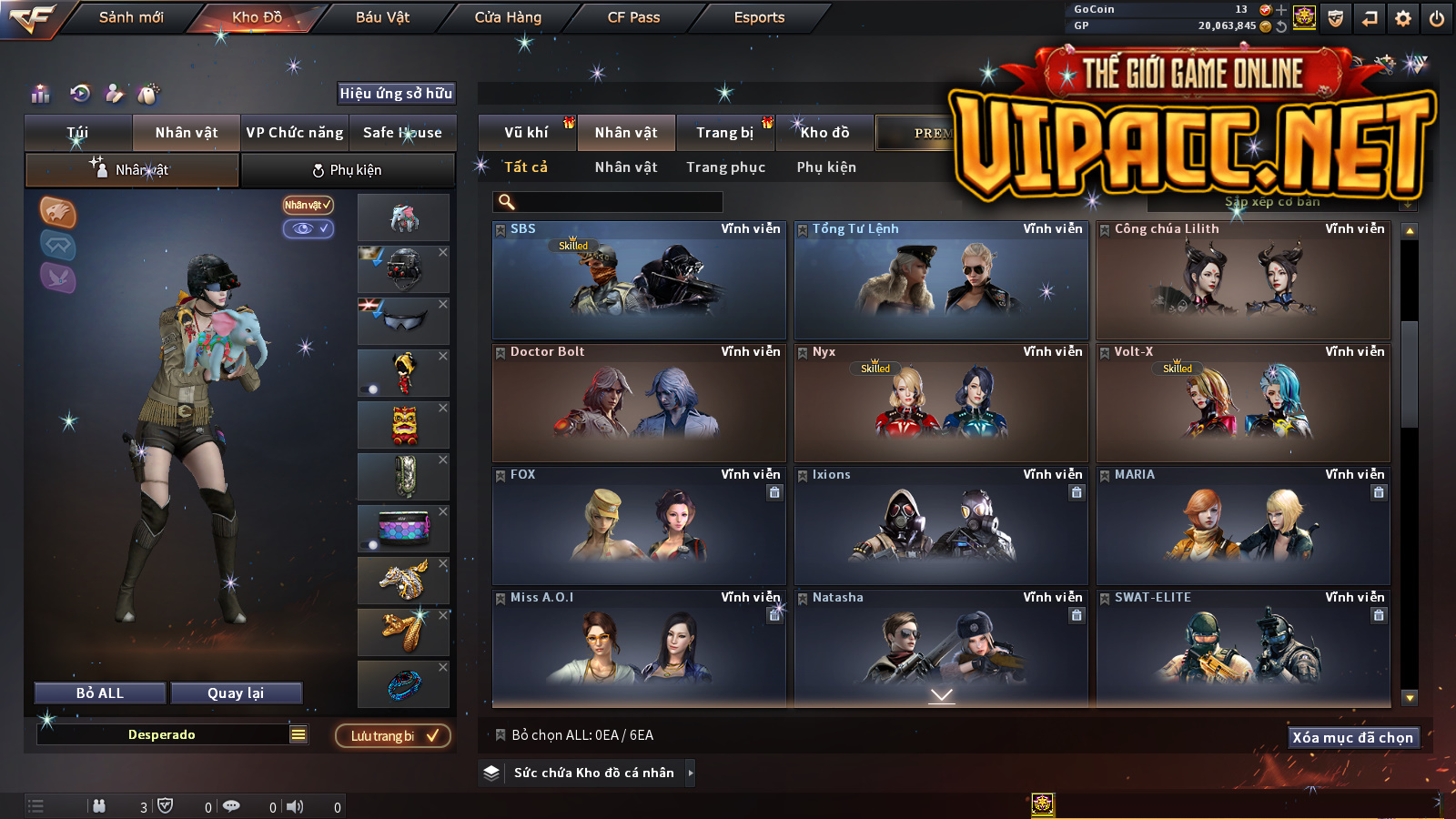Open the CF Pass menu

633,17
